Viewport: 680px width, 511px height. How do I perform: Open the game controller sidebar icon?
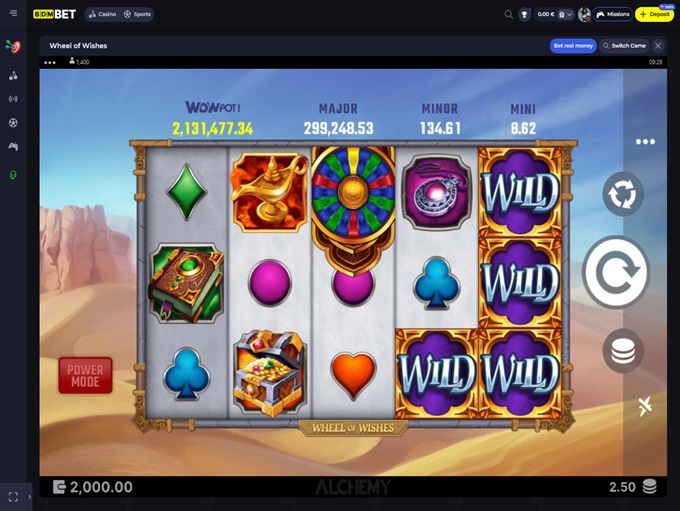13,147
